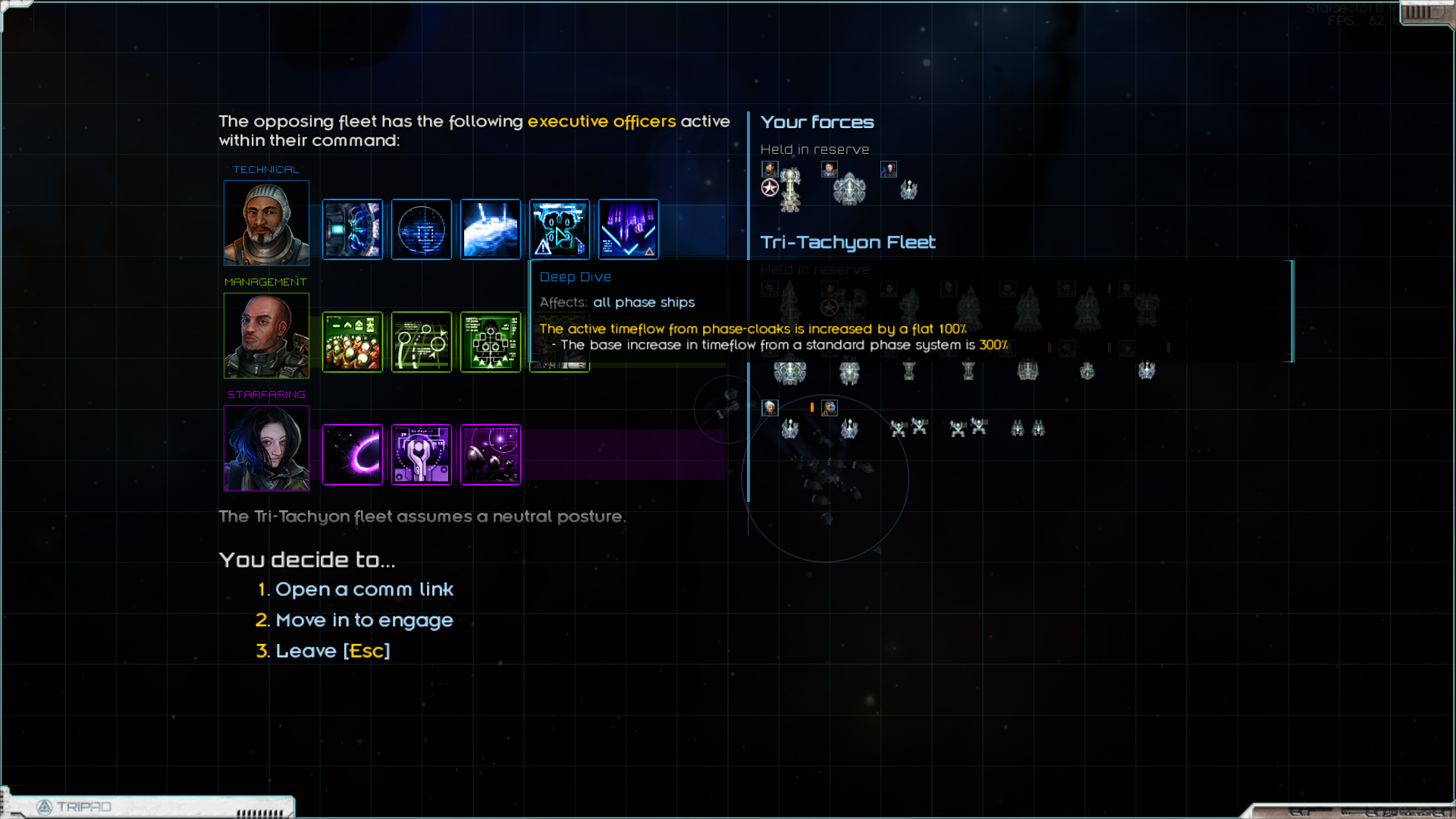Select the blue planet-horizon technical skill icon
This screenshot has height=819, width=1456.
[x=491, y=229]
